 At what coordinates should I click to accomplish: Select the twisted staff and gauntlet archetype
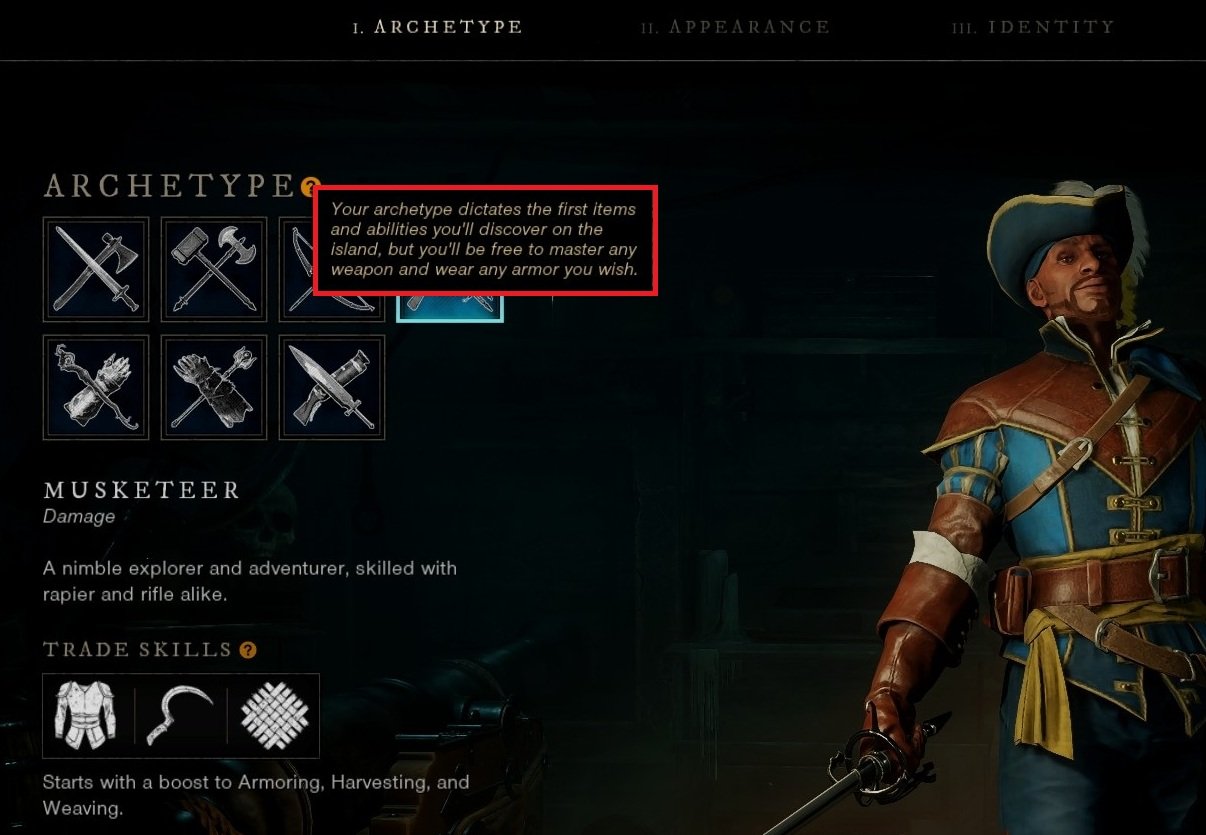tap(96, 387)
